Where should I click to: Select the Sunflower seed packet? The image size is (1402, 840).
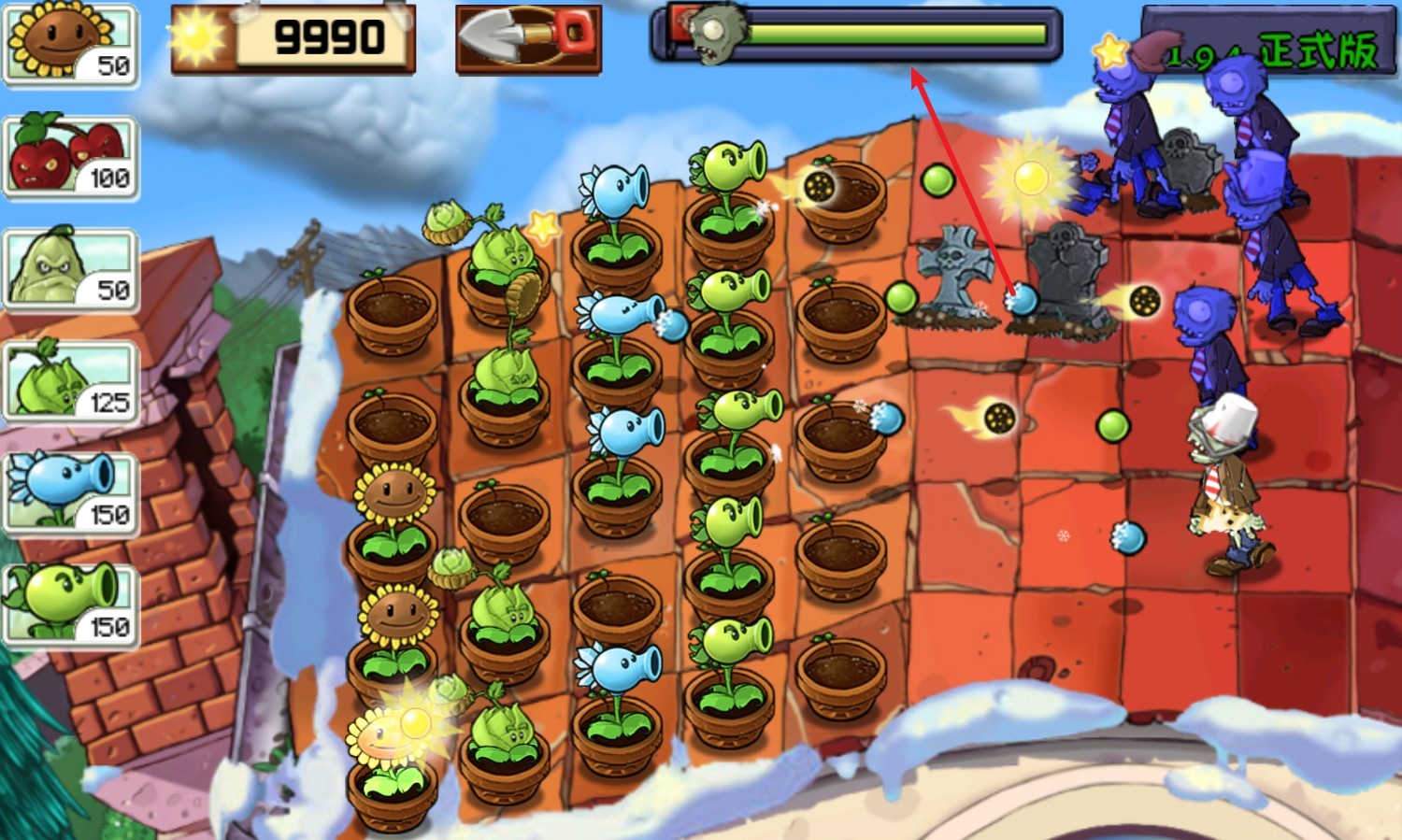pyautogui.click(x=71, y=44)
